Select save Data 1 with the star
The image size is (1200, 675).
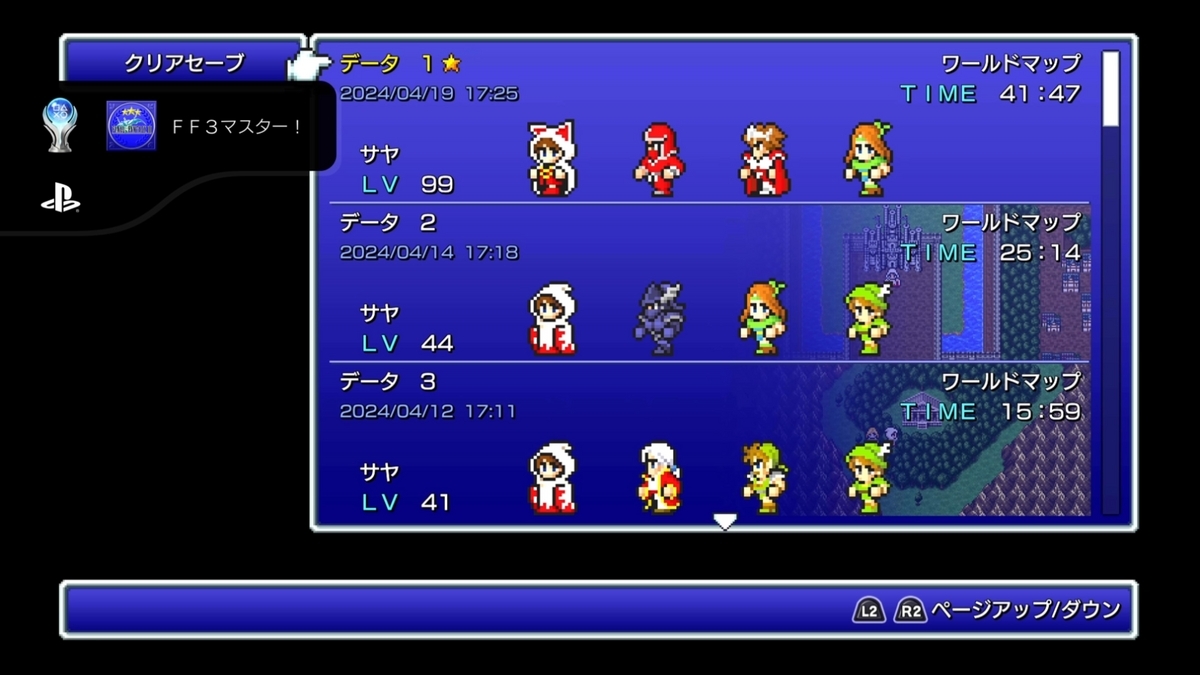coord(710,123)
